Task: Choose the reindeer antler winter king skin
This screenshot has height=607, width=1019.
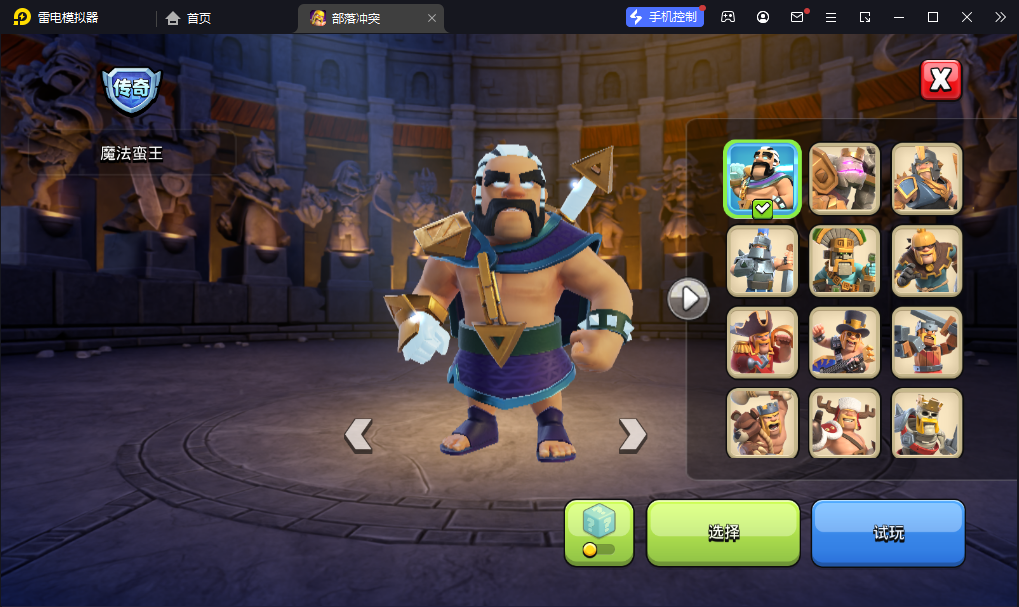Action: click(845, 423)
